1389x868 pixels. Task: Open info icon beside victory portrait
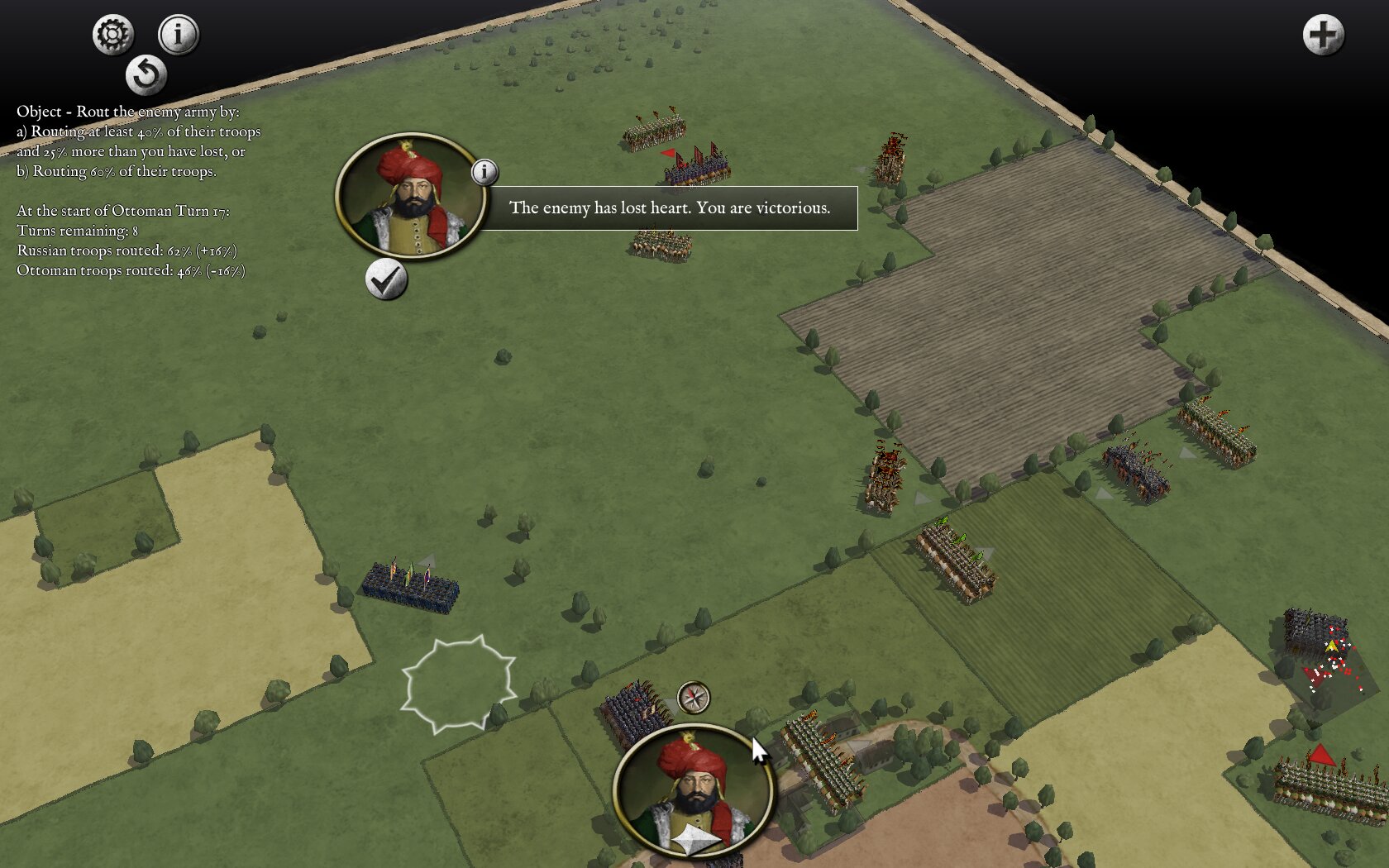[x=484, y=172]
